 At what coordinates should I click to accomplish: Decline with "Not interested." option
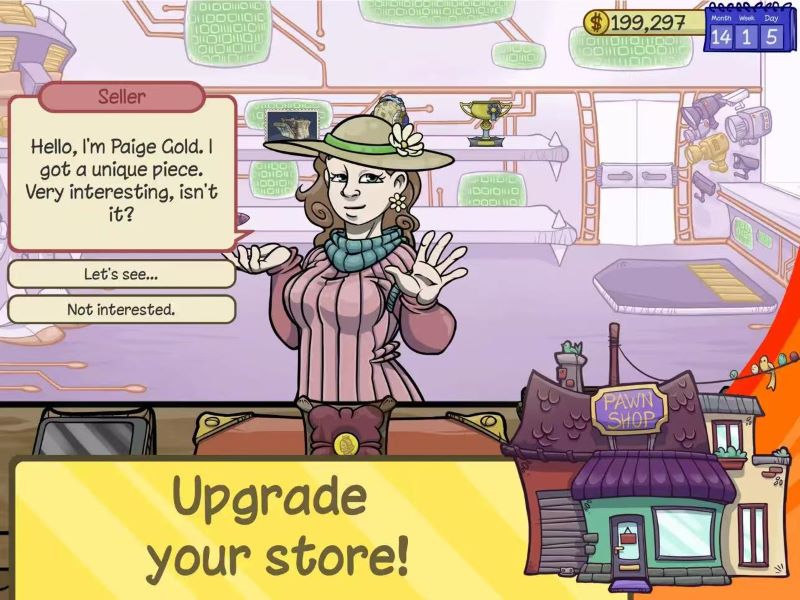(x=121, y=309)
